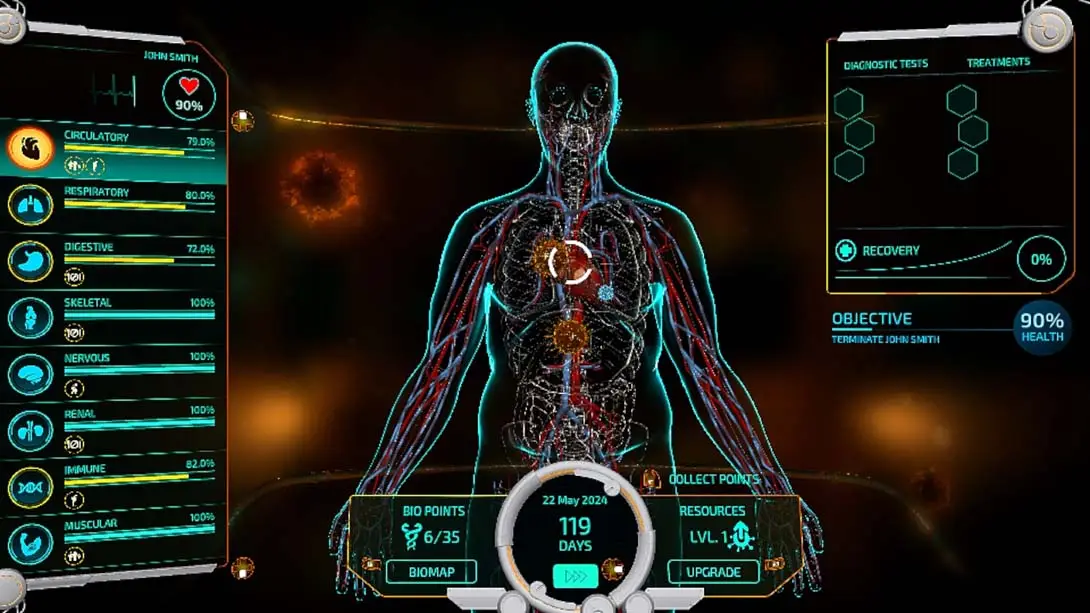Click the patient heart health indicator
Screen dimensions: 1090x613
click(189, 95)
